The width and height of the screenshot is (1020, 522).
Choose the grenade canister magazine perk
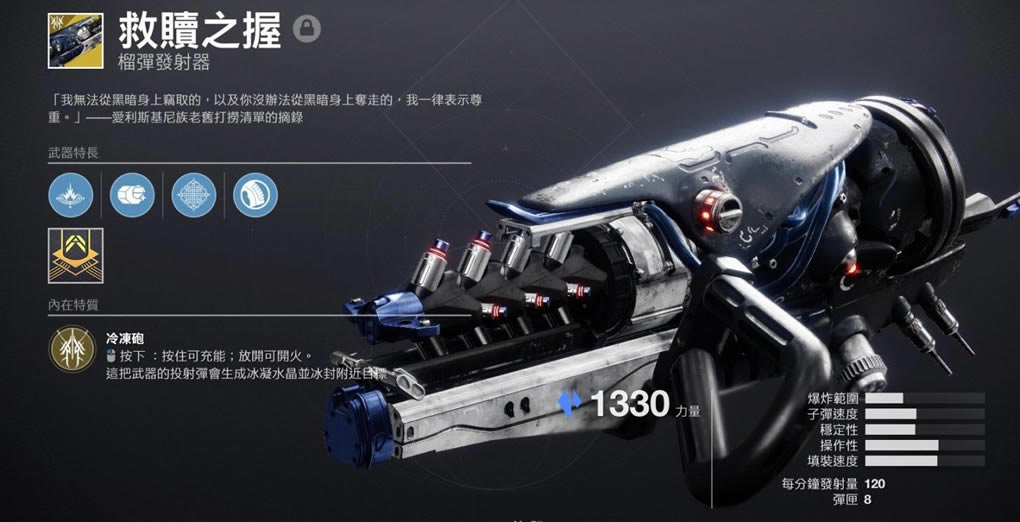(132, 194)
